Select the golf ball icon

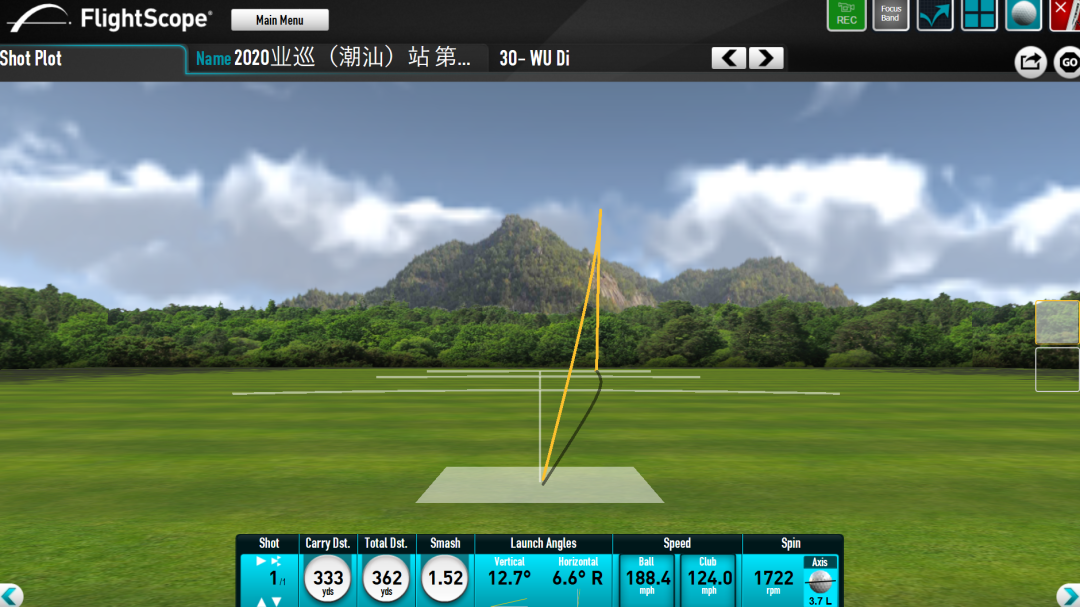pyautogui.click(x=1023, y=15)
